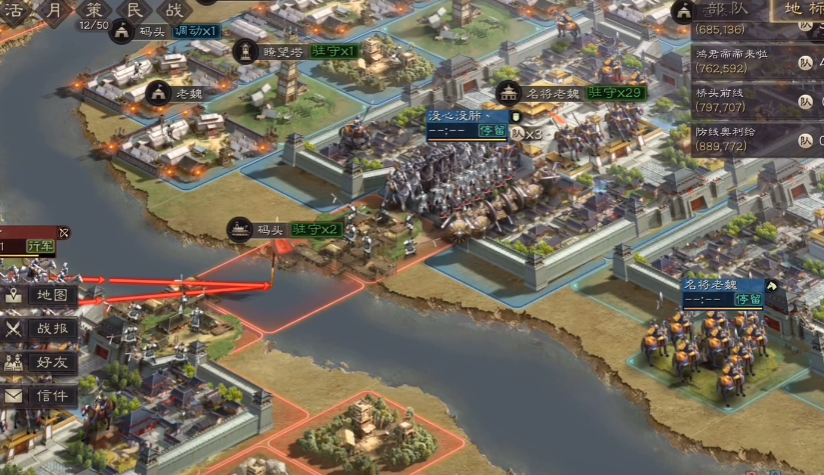Open the 月 diamond button
824x475 pixels.
tap(55, 10)
